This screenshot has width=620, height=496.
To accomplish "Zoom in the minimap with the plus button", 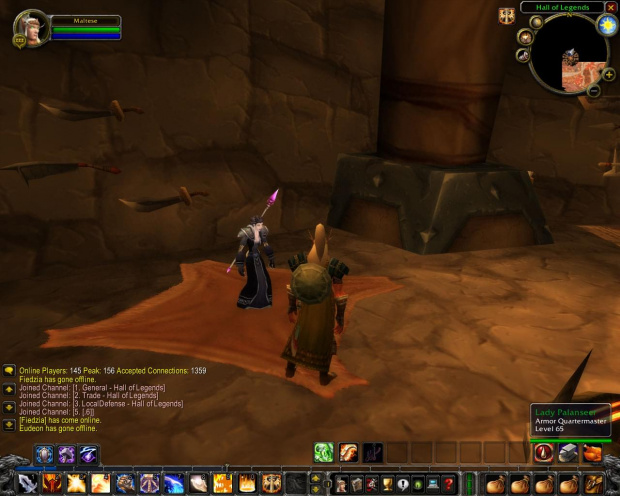I will point(609,74).
